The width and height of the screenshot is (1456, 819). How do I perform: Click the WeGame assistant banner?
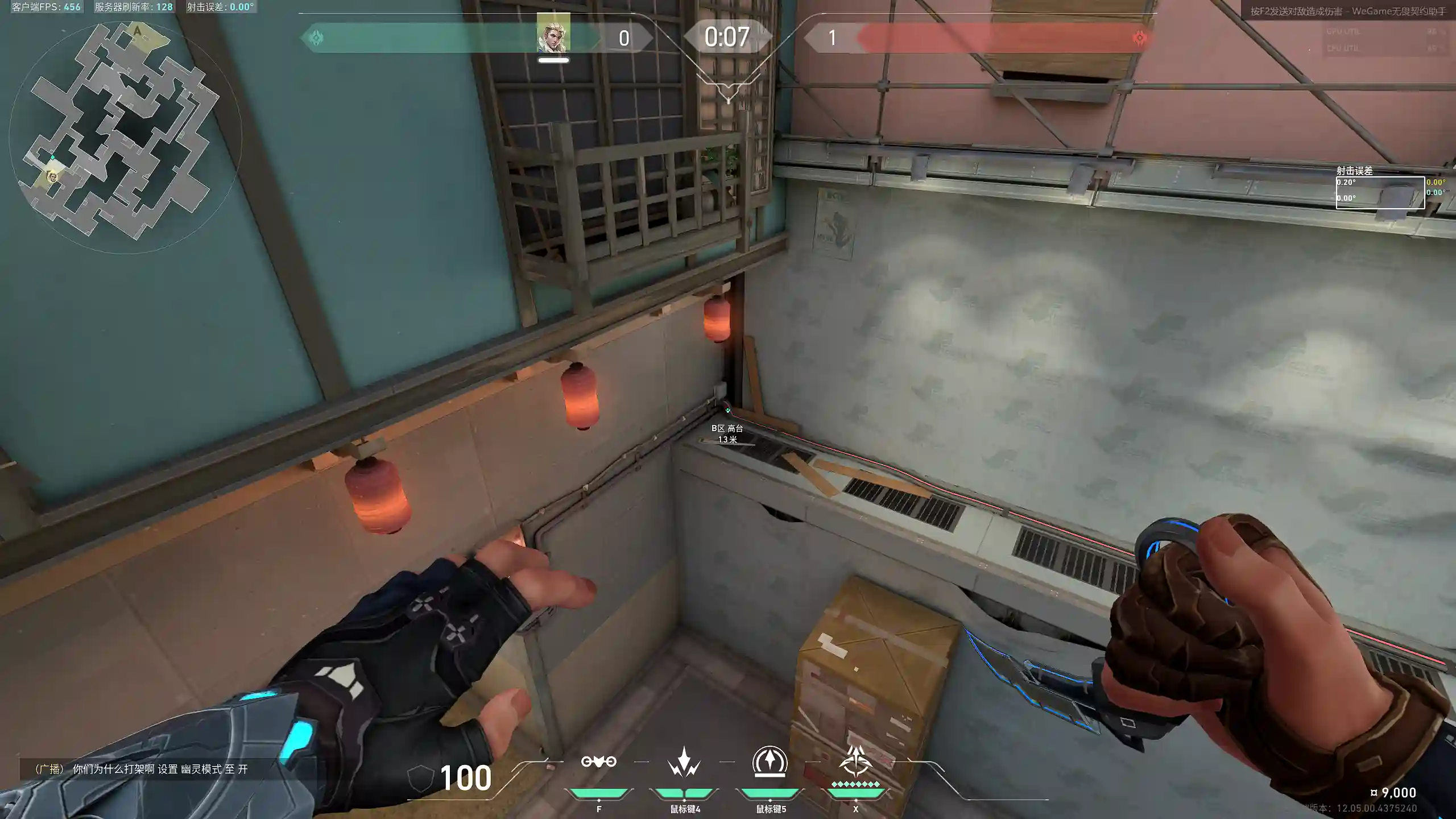(1348, 11)
